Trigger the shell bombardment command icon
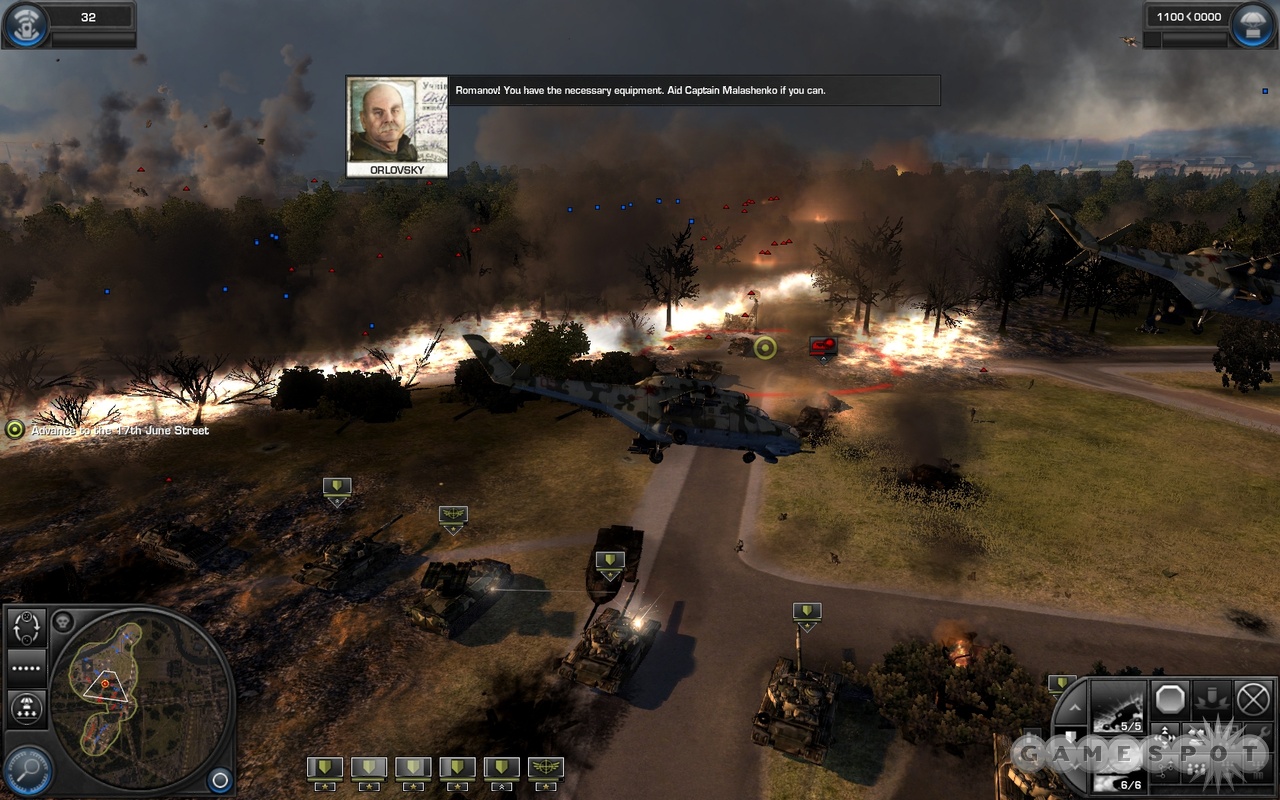Image resolution: width=1280 pixels, height=800 pixels. [x=1211, y=698]
